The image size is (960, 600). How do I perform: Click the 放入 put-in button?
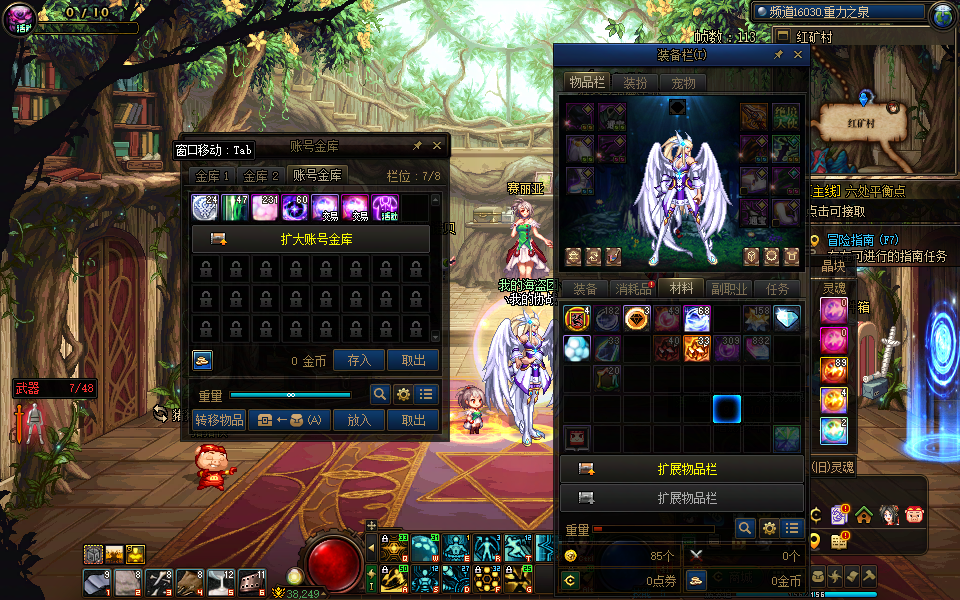point(359,421)
